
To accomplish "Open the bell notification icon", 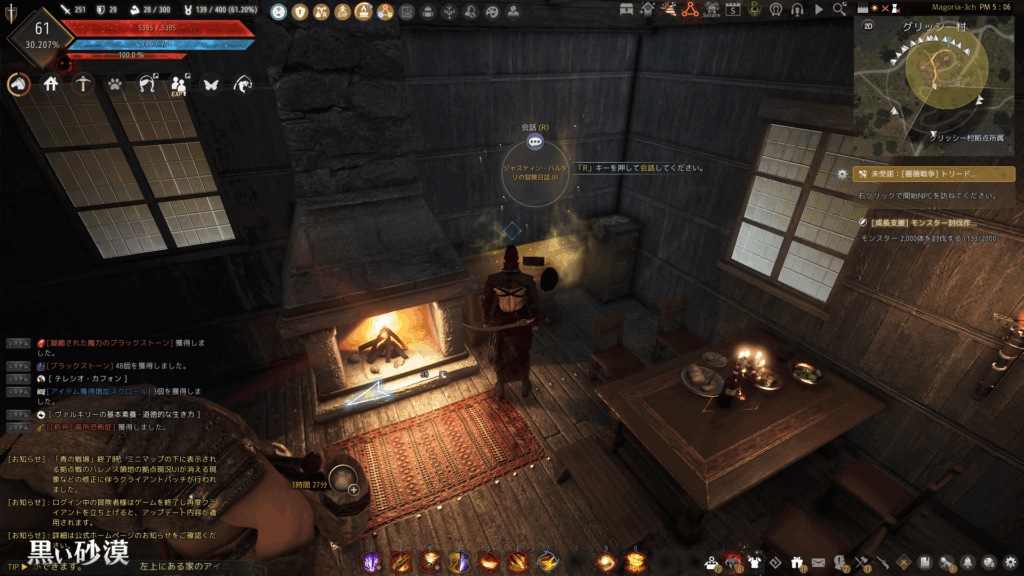I will click(x=968, y=561).
